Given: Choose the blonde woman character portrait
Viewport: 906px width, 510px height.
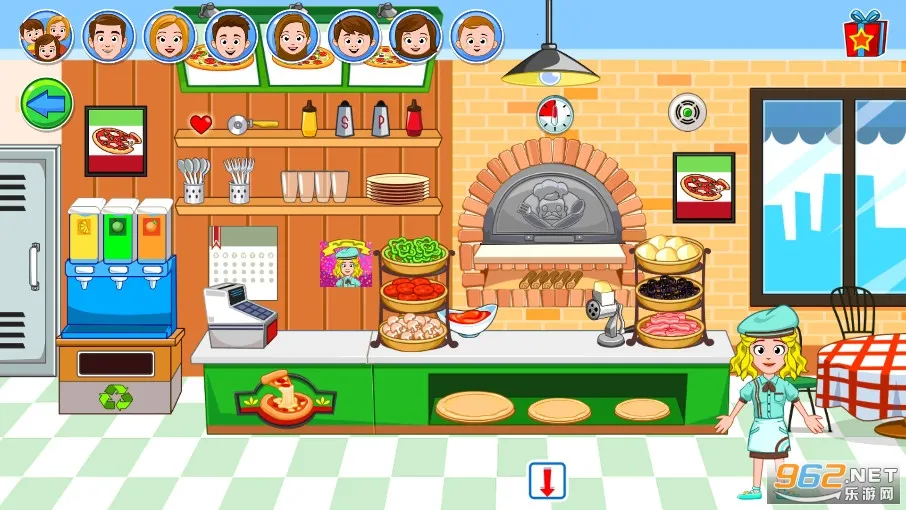Looking at the screenshot, I should tap(169, 36).
